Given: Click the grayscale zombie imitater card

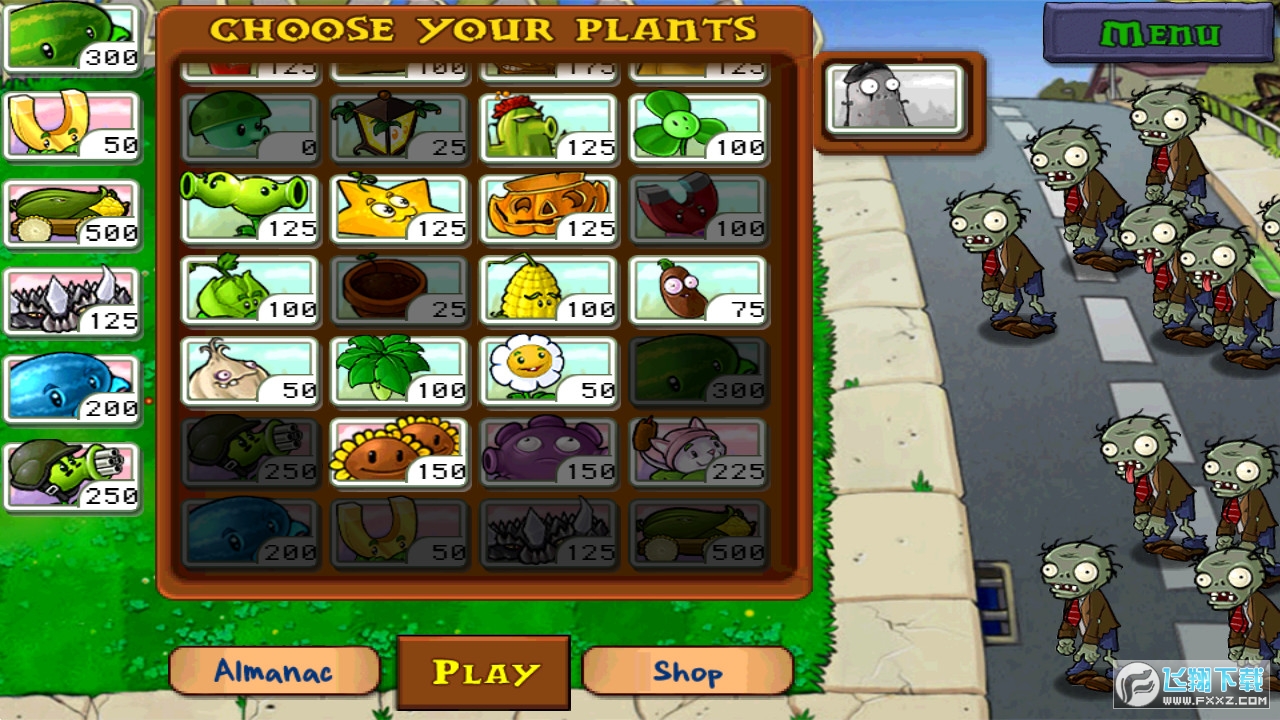Looking at the screenshot, I should pyautogui.click(x=895, y=99).
